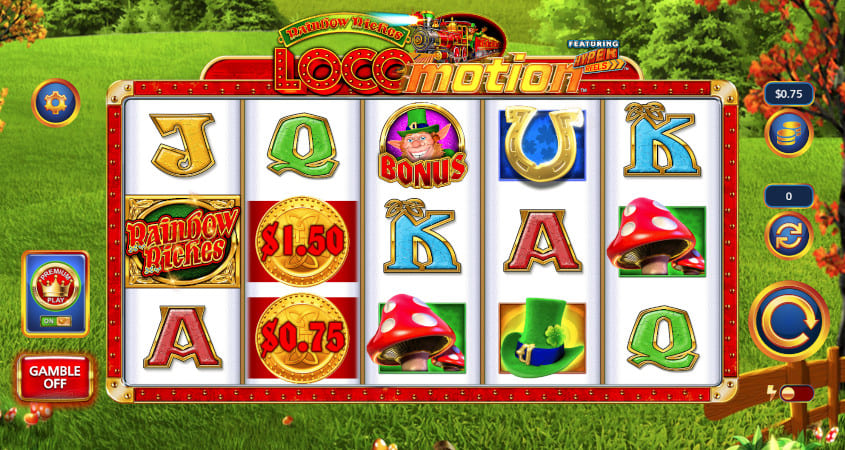The image size is (845, 450).
Task: Toggle the Premium Play option
Action: (55, 293)
